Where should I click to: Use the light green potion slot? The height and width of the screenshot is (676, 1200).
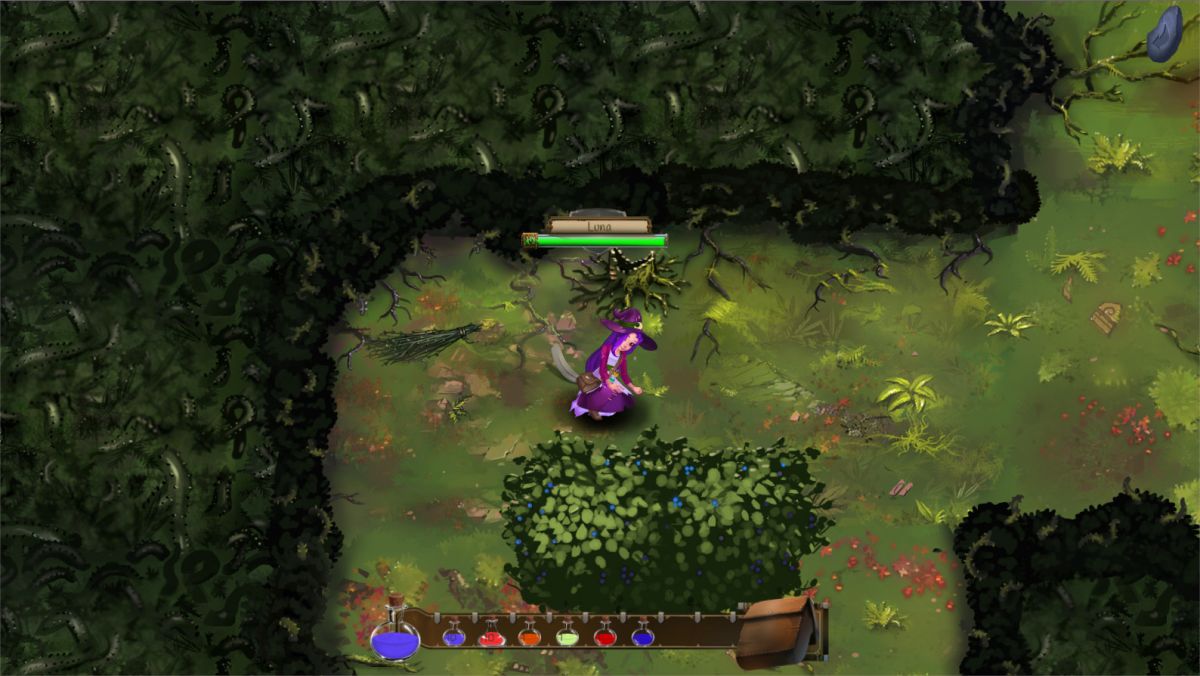(567, 634)
